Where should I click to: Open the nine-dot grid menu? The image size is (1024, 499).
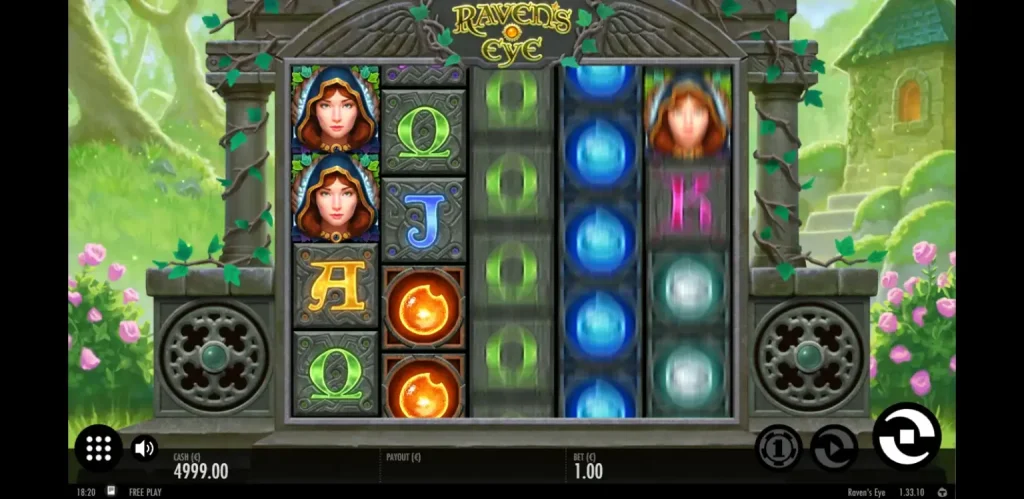click(98, 448)
